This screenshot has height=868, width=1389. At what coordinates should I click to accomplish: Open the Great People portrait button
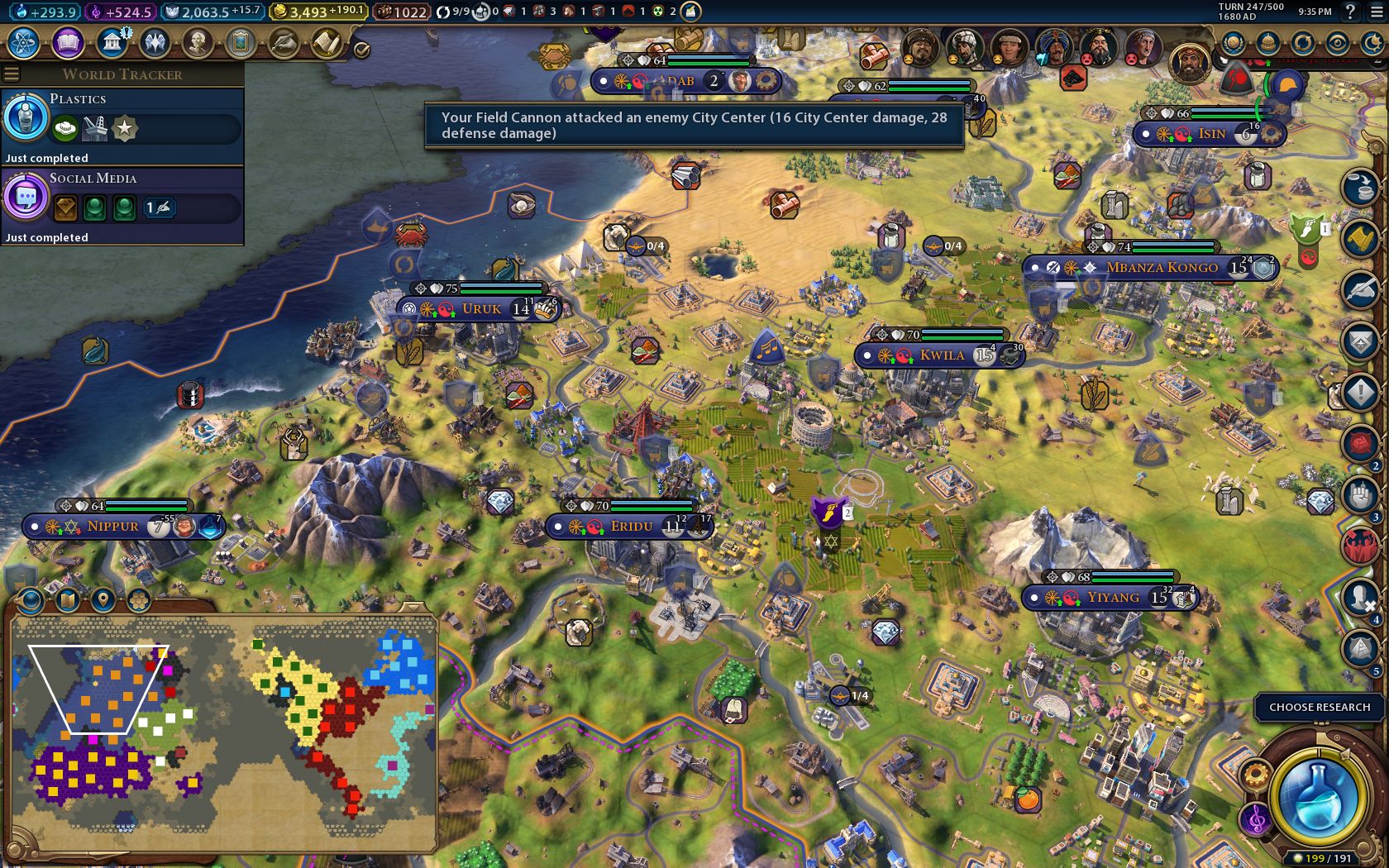(198, 43)
